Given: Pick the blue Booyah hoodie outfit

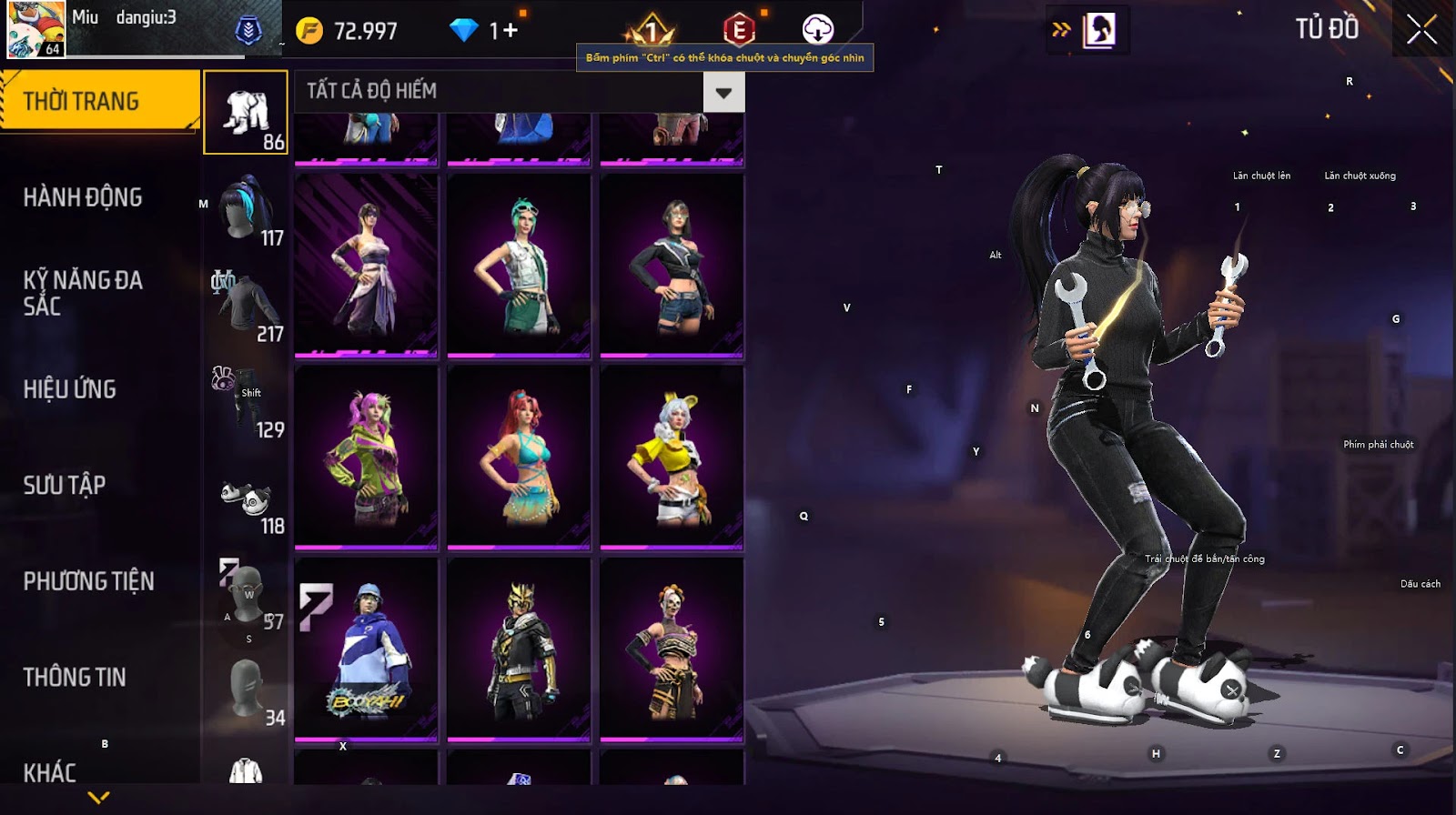Looking at the screenshot, I should click(367, 649).
